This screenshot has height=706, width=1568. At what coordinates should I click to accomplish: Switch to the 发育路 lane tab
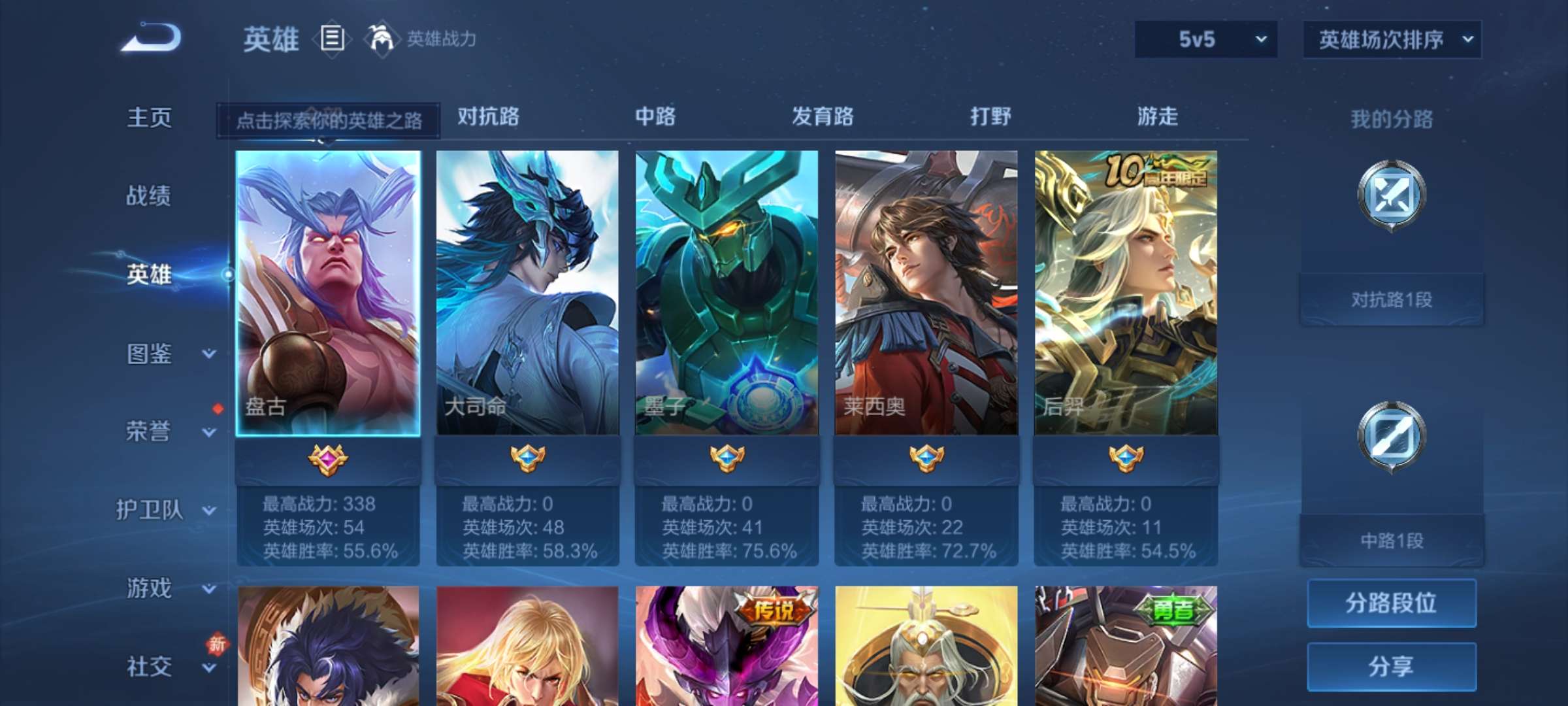821,118
